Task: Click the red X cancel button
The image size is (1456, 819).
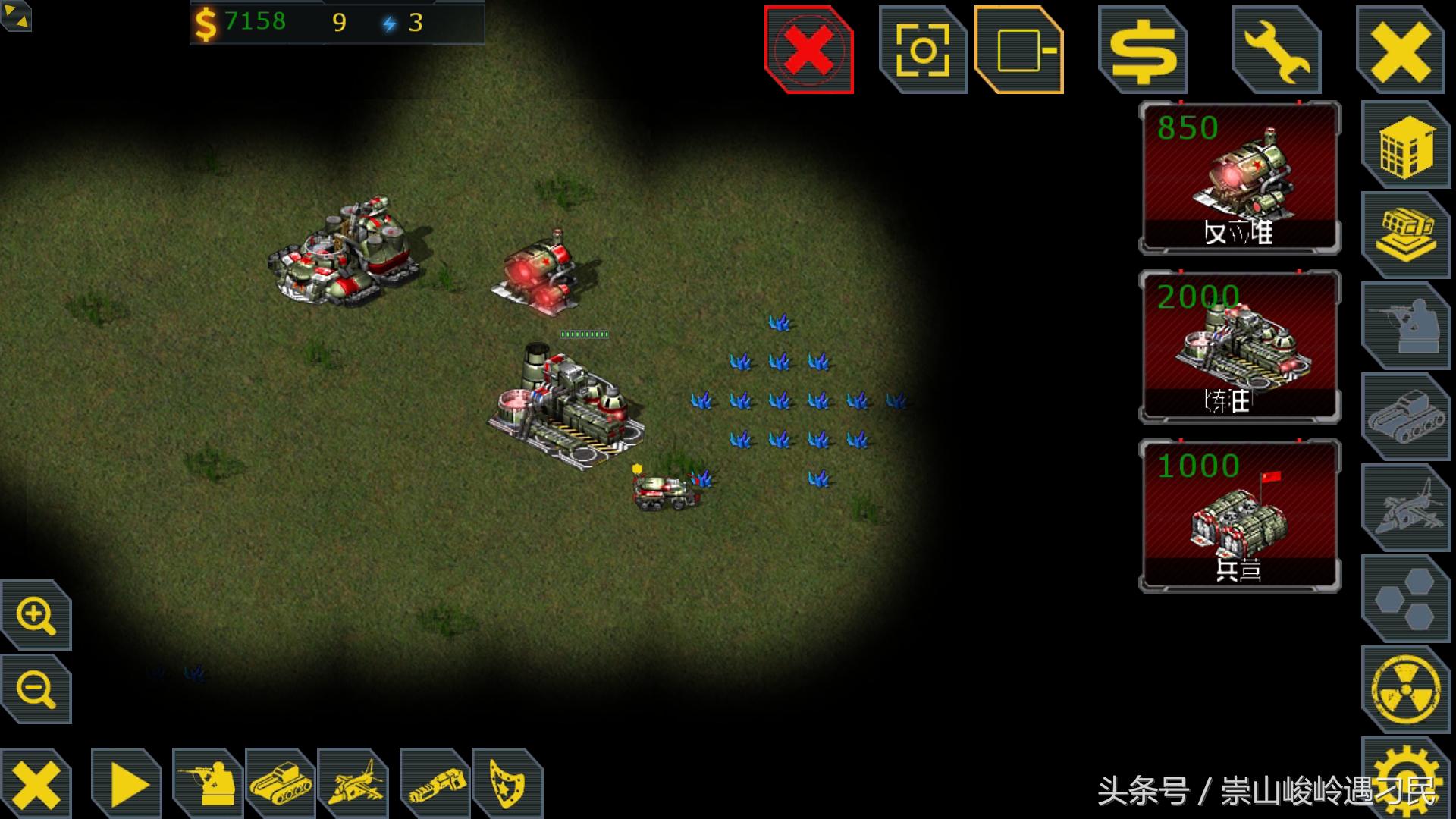Action: 809,50
